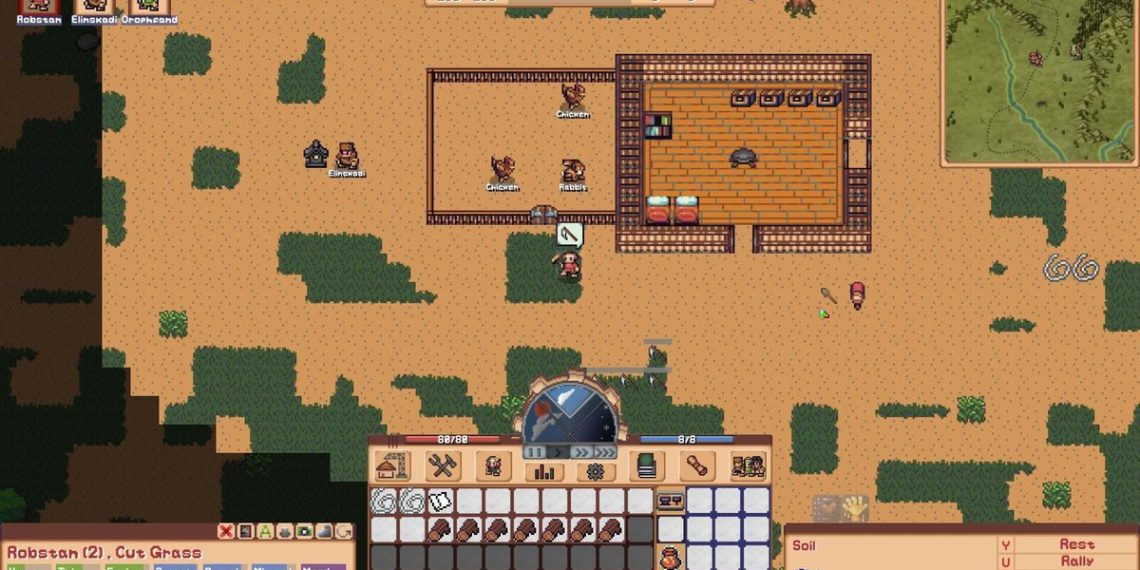
Task: Open the green book journal
Action: 646,466
